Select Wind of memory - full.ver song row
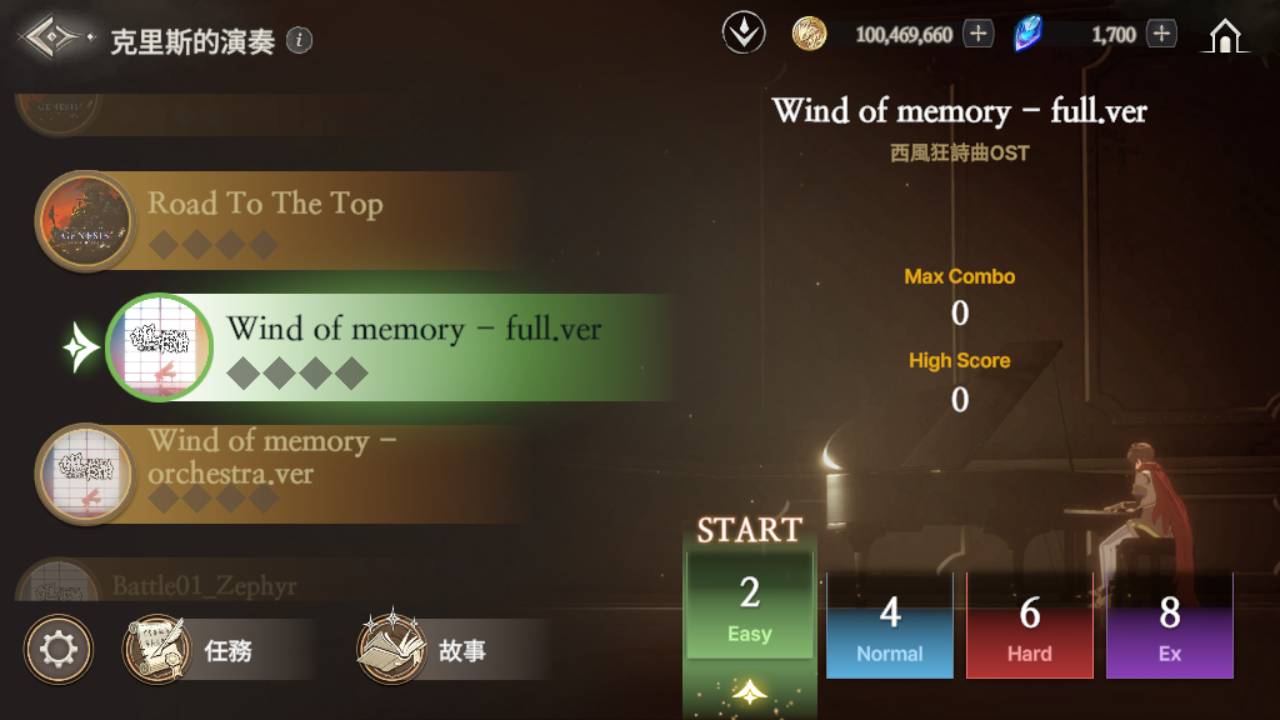 (400, 347)
